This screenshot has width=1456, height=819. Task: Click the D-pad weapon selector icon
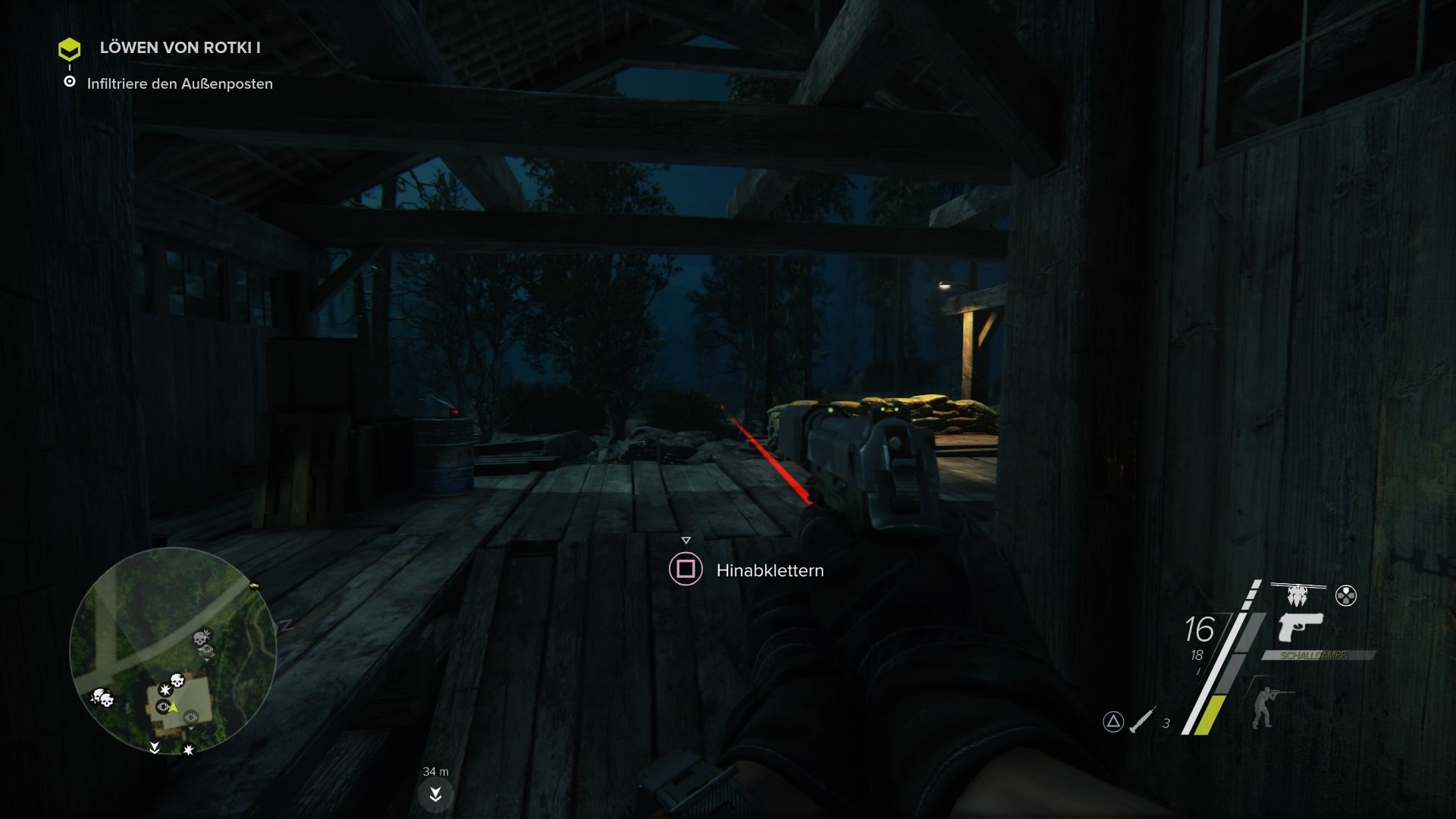coord(1346,595)
